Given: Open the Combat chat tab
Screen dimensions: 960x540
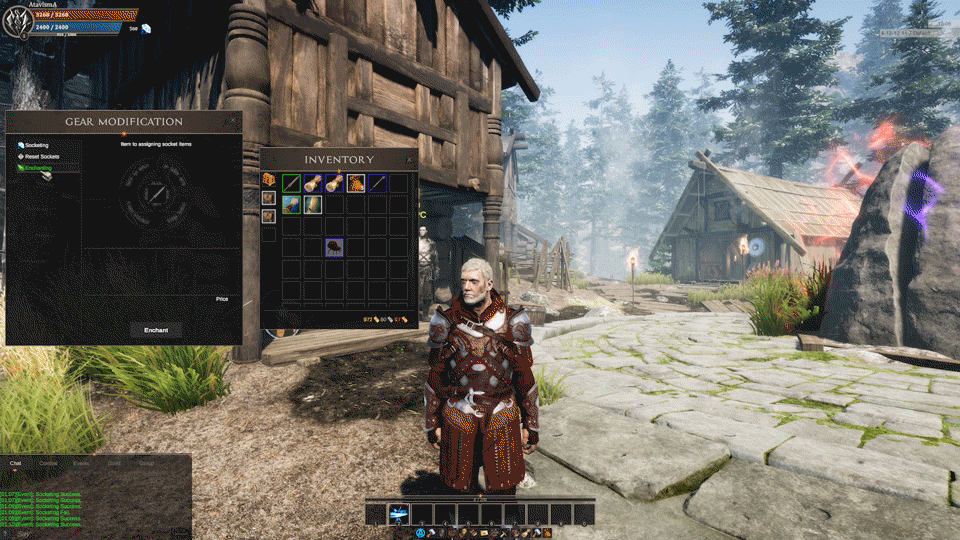Looking at the screenshot, I should [x=47, y=463].
